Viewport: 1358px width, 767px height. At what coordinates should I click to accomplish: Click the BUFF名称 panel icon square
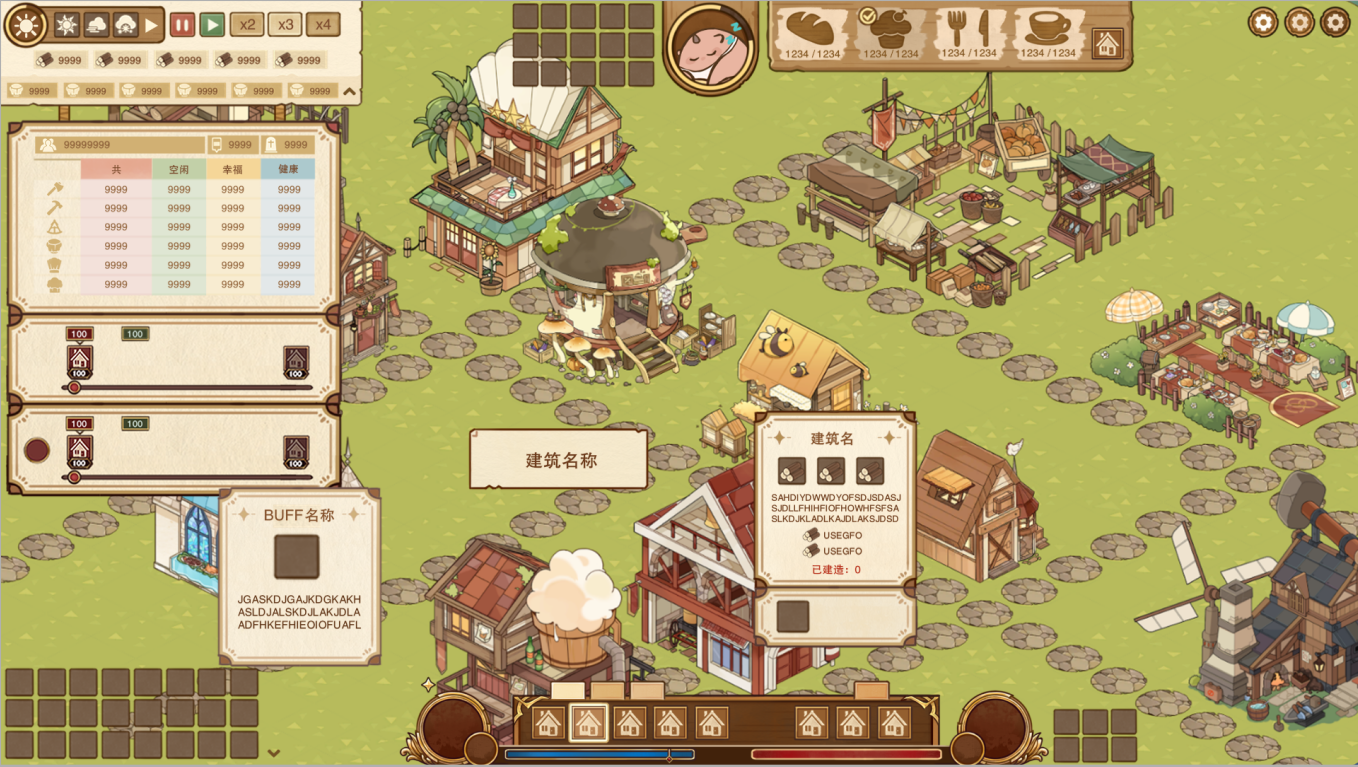[297, 557]
